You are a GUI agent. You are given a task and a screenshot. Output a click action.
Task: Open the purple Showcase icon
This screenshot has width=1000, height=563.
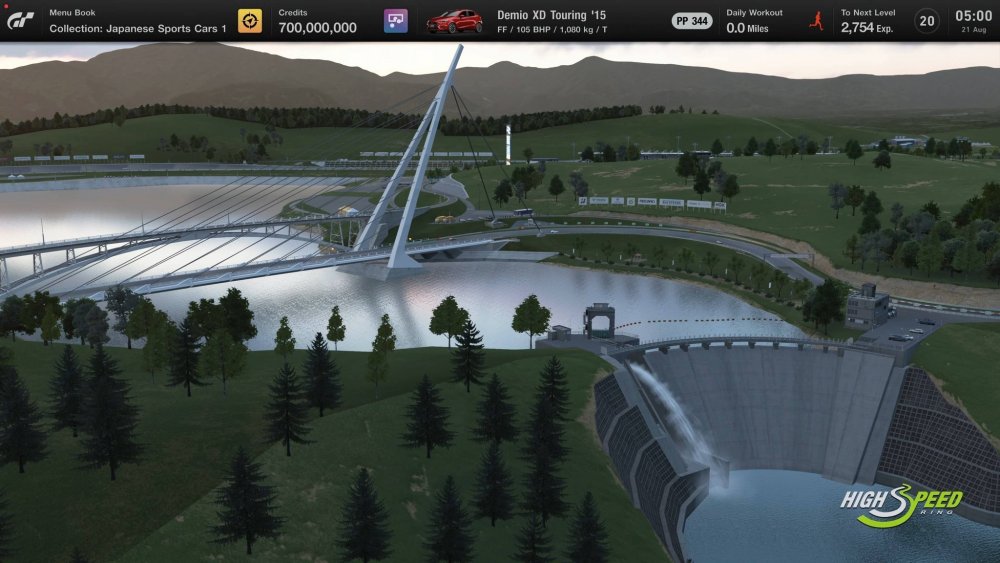tap(396, 21)
